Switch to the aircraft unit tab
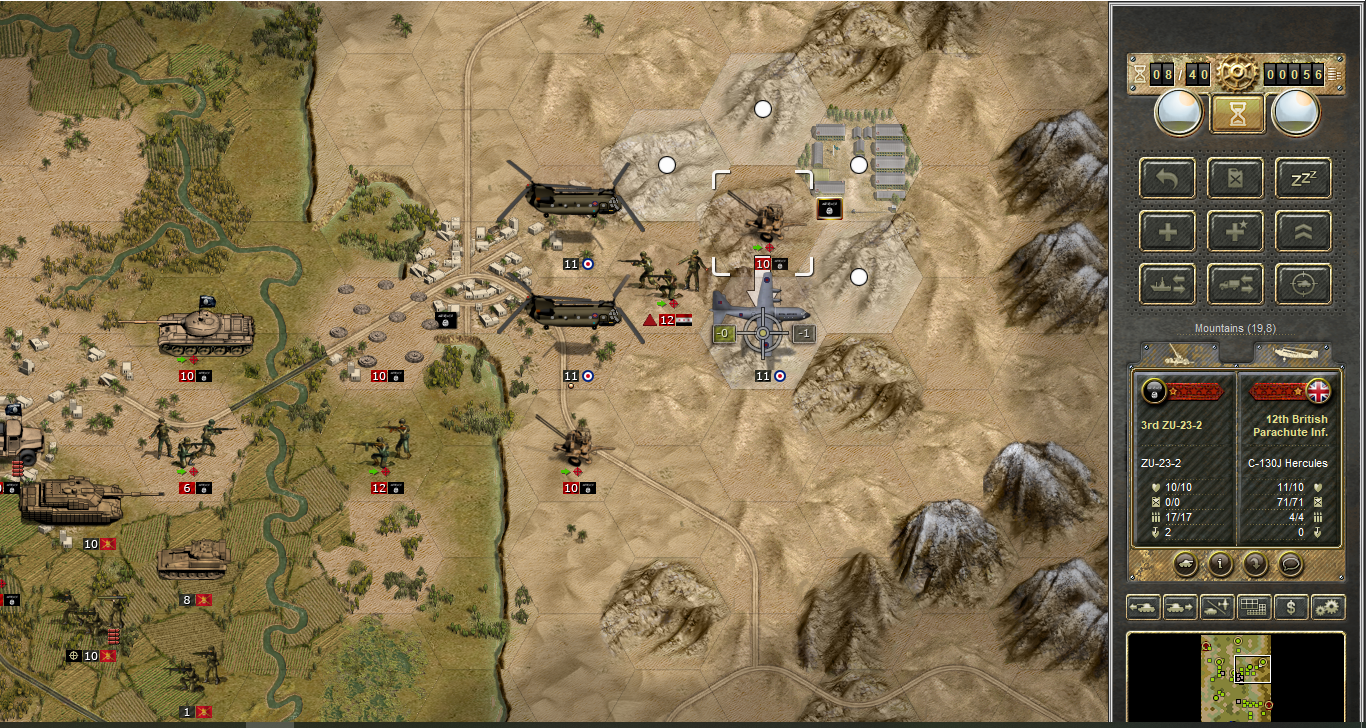Screen dimensions: 1366x728 click(1292, 354)
